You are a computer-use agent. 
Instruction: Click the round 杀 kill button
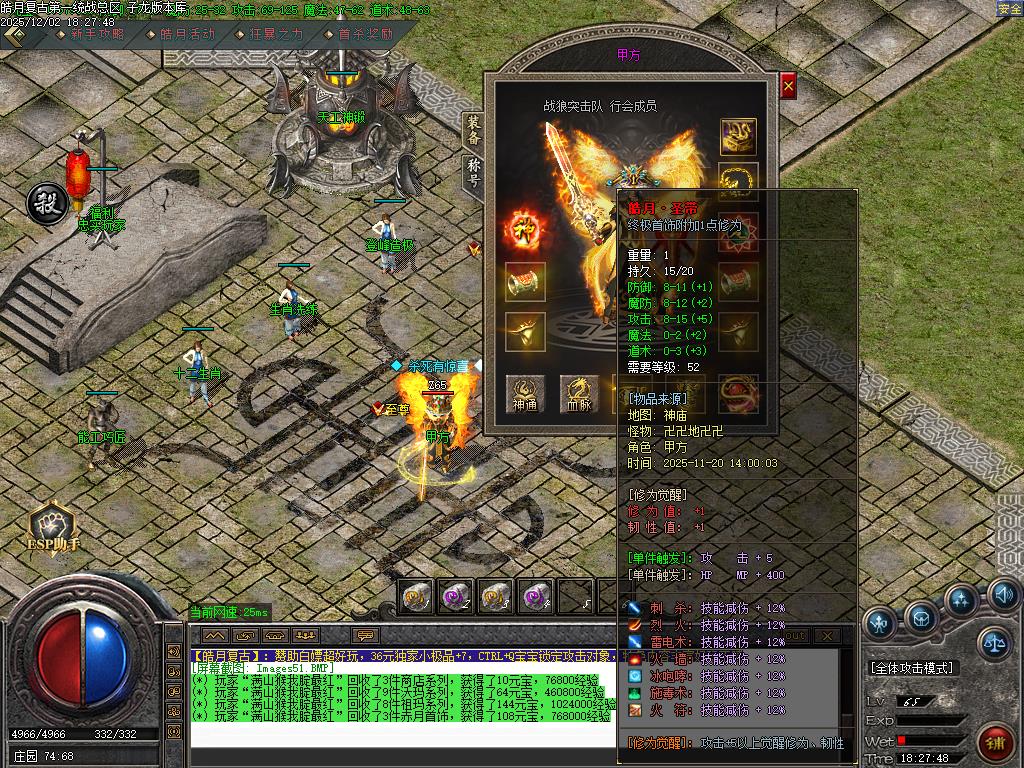(x=46, y=202)
